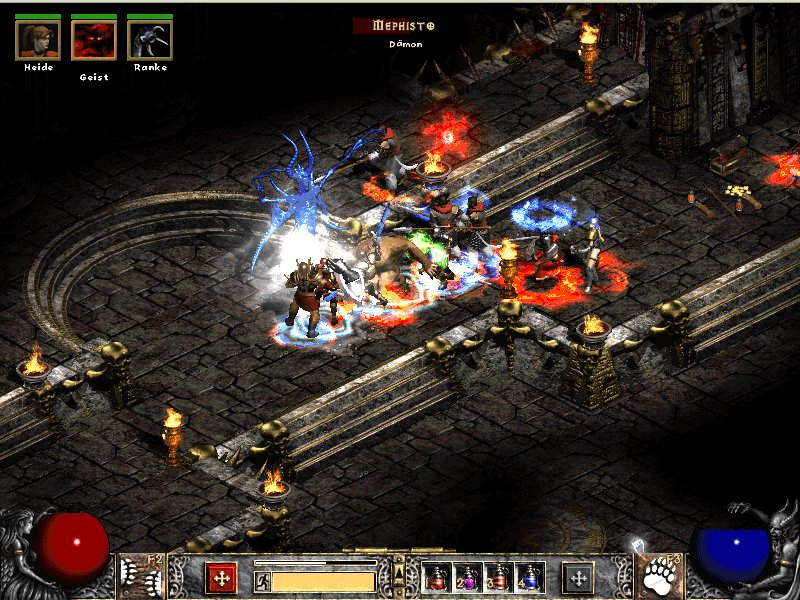Select the Heide mercenary portrait
The width and height of the screenshot is (800, 600).
click(38, 40)
